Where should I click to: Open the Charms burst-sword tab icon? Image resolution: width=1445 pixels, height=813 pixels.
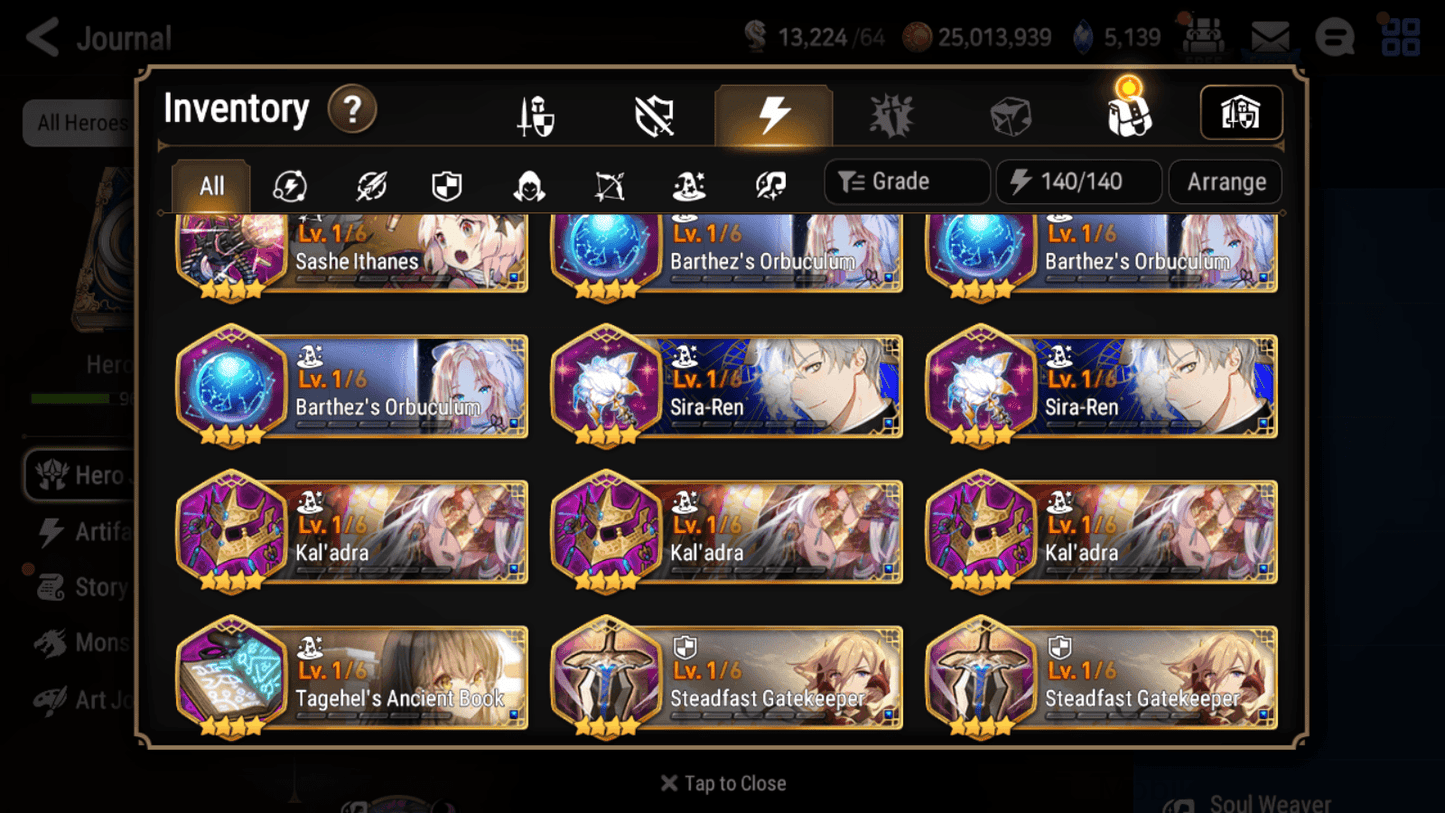[x=891, y=113]
